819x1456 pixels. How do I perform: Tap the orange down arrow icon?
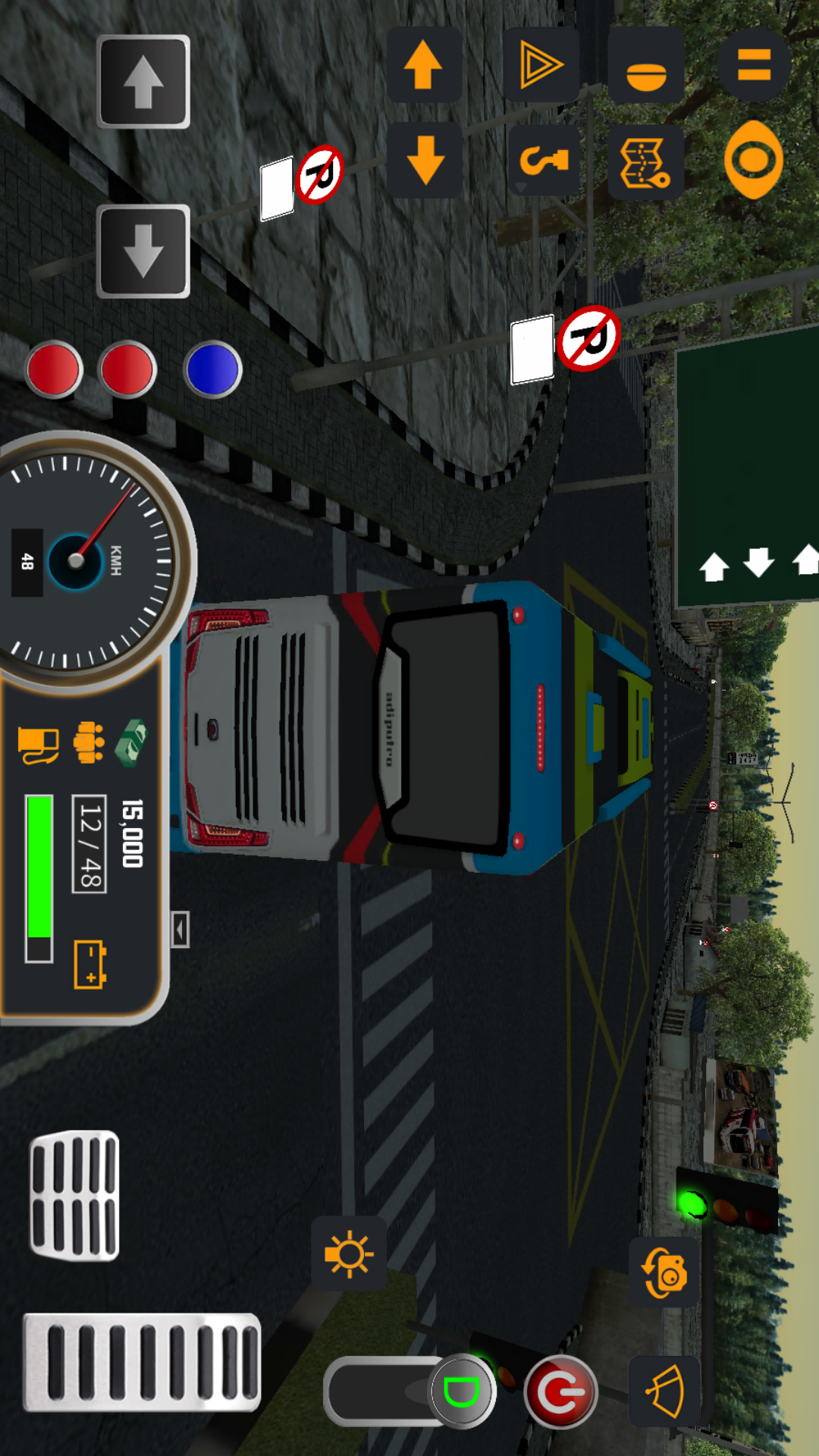point(425,160)
